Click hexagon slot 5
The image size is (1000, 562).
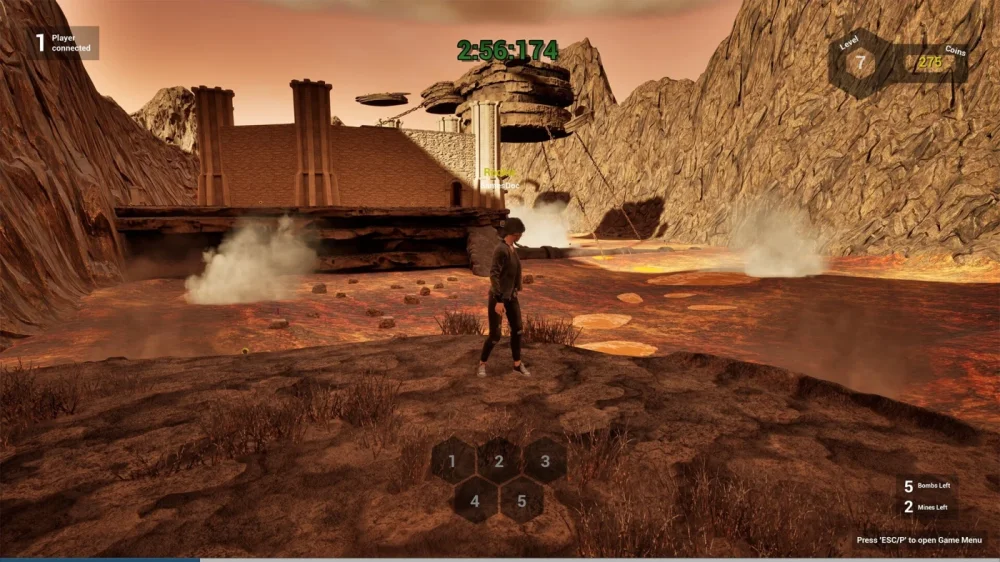pyautogui.click(x=522, y=498)
